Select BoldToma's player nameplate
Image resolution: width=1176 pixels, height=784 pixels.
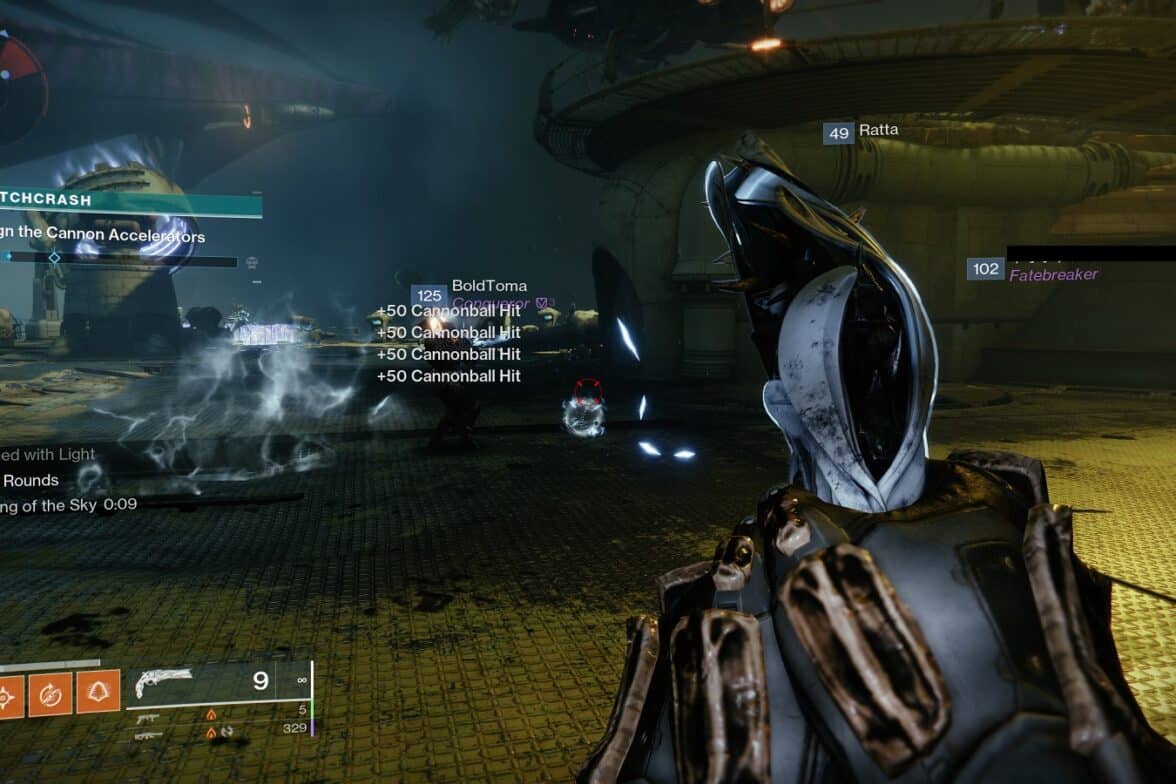point(488,286)
